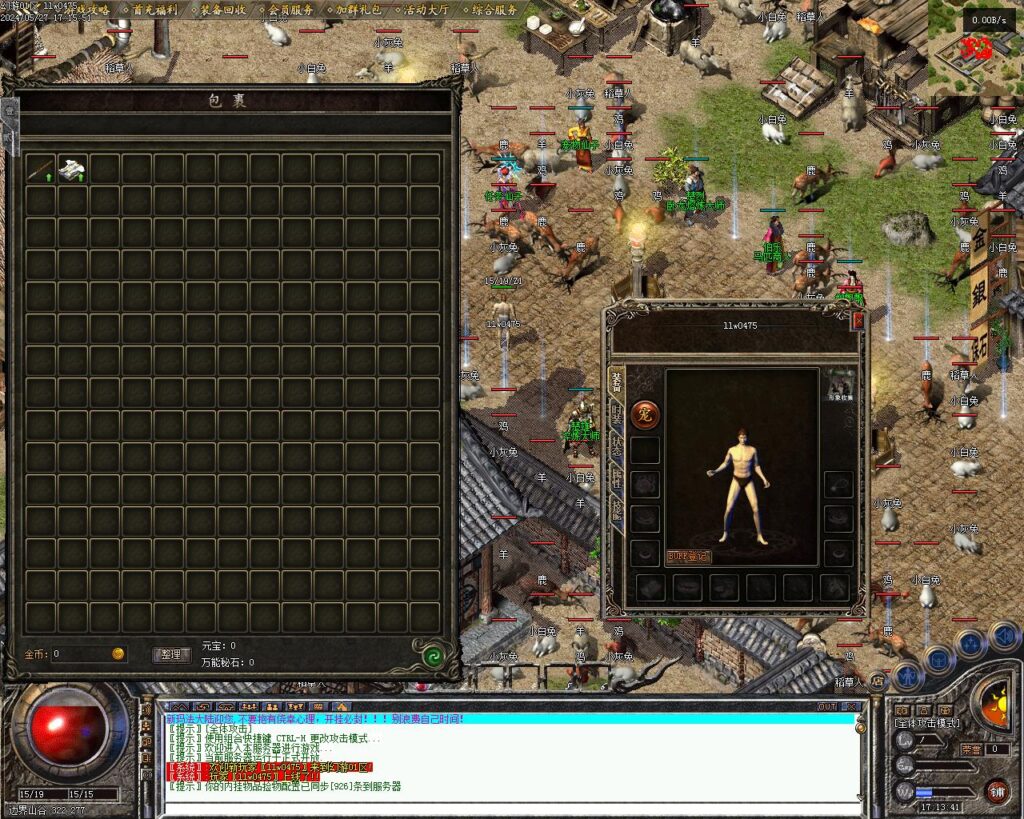Open the 首充福利 top menu

click(154, 10)
